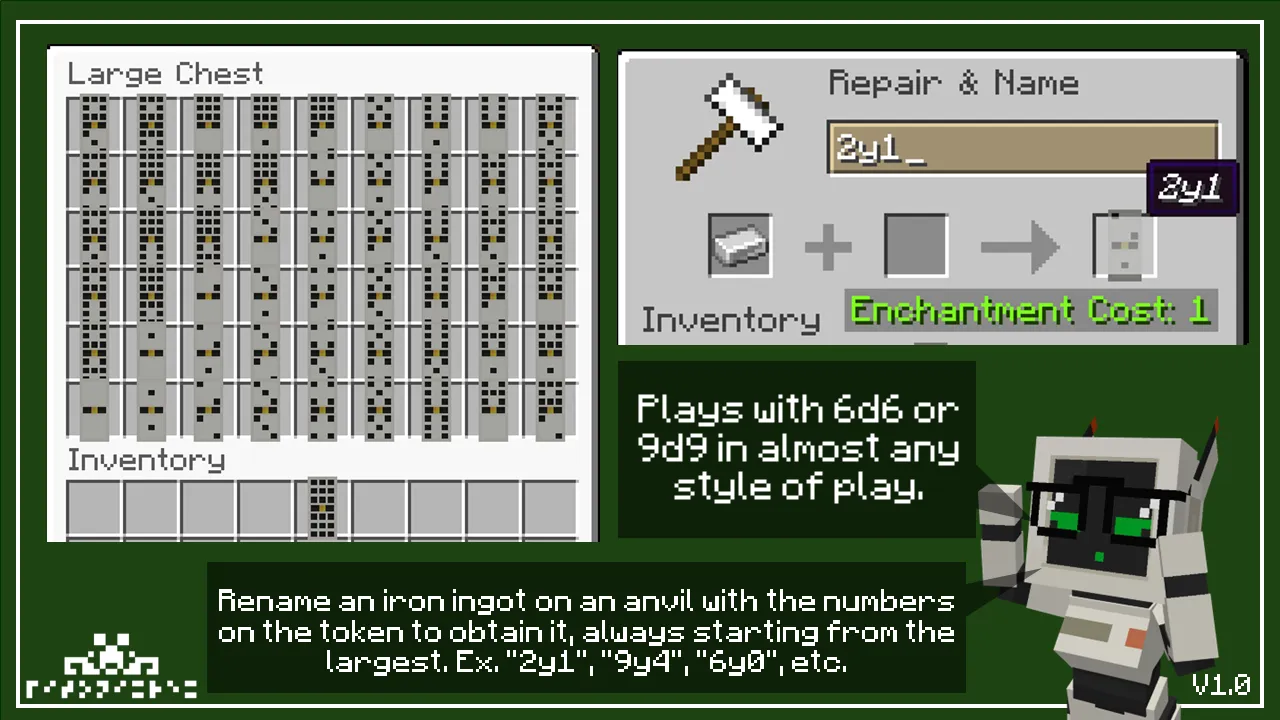This screenshot has width=1280, height=720.
Task: Click the Repair & Name title
Action: point(953,83)
